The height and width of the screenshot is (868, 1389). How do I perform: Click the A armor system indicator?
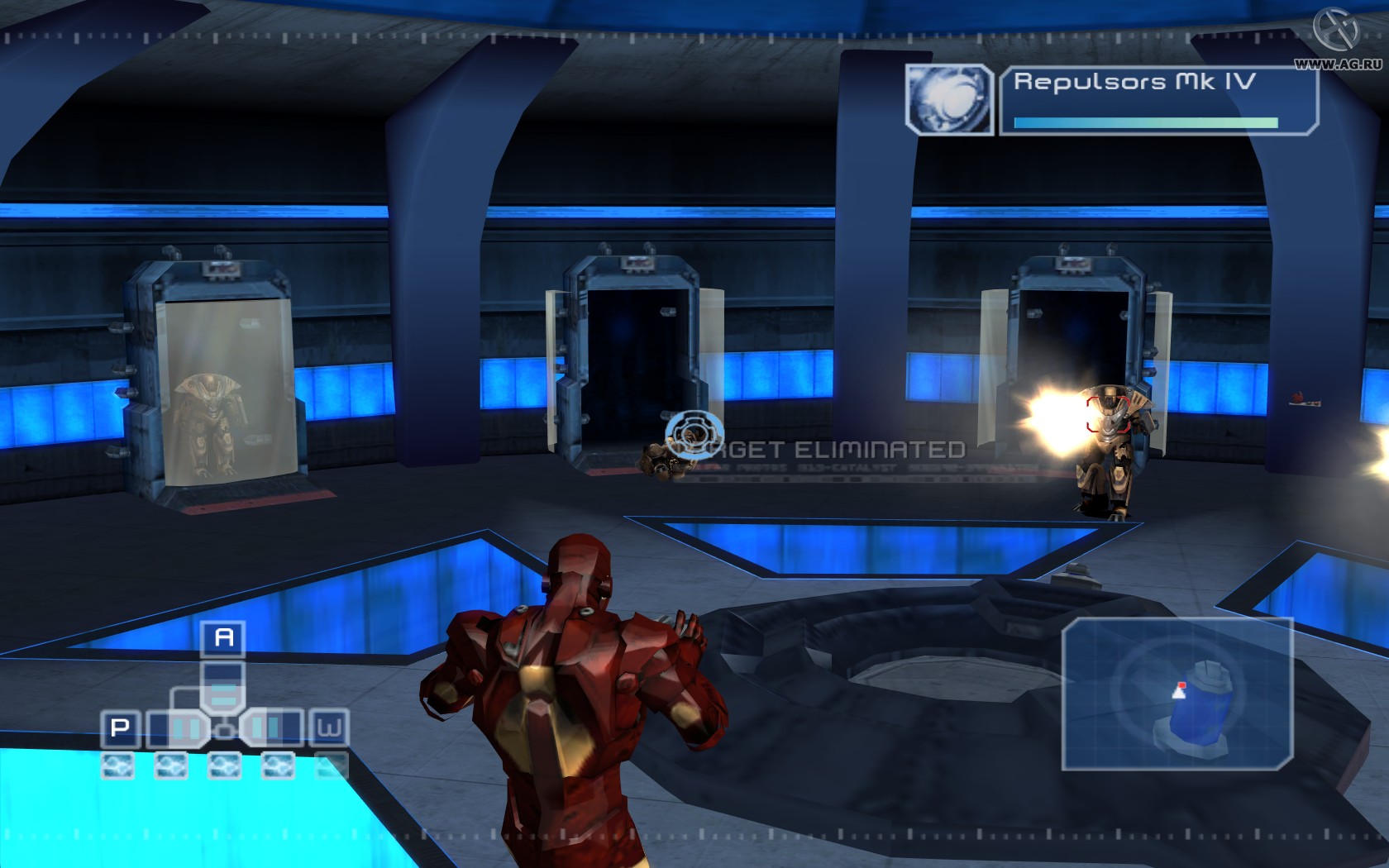(224, 638)
